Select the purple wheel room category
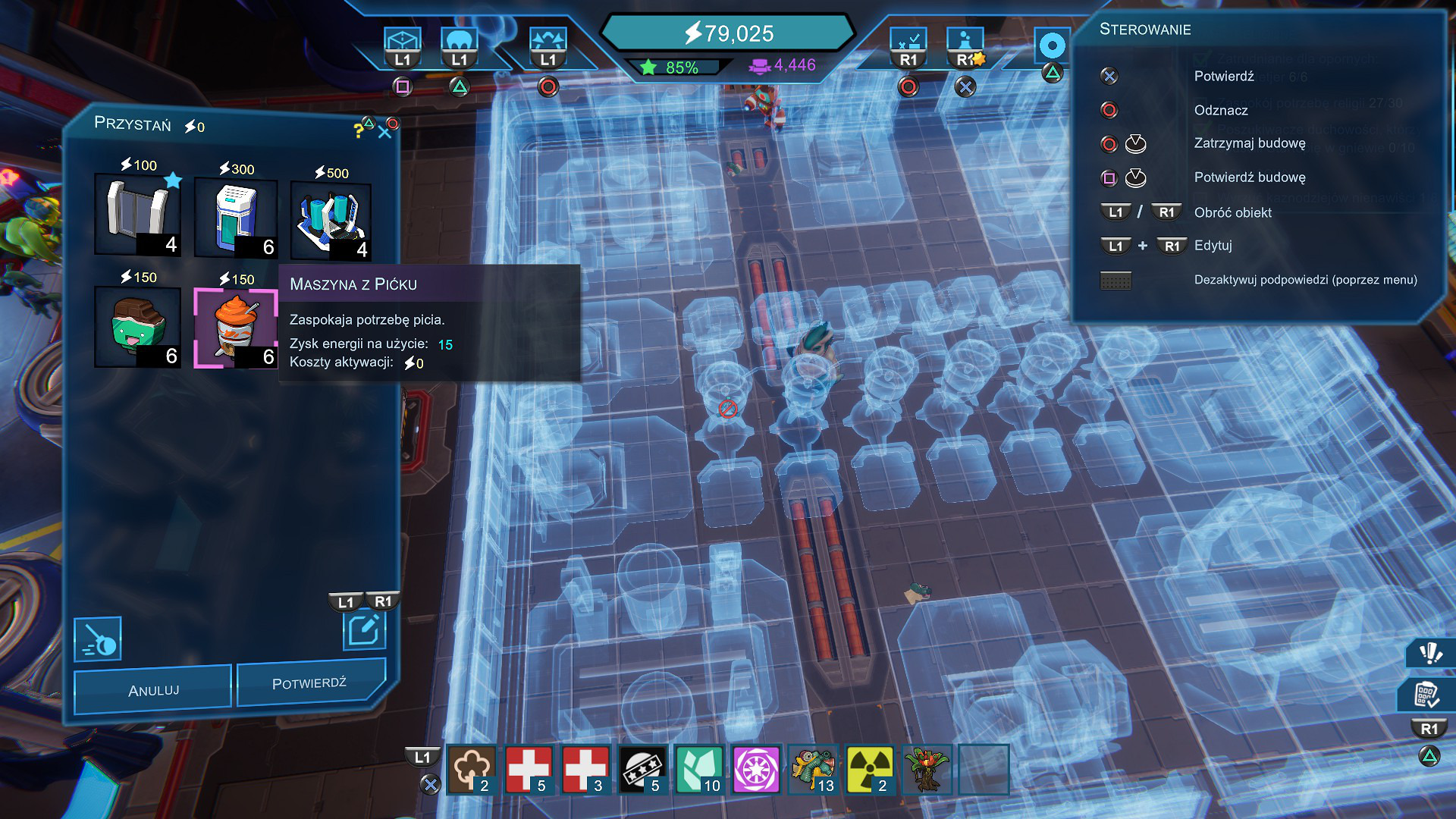This screenshot has width=1456, height=819. [x=756, y=770]
